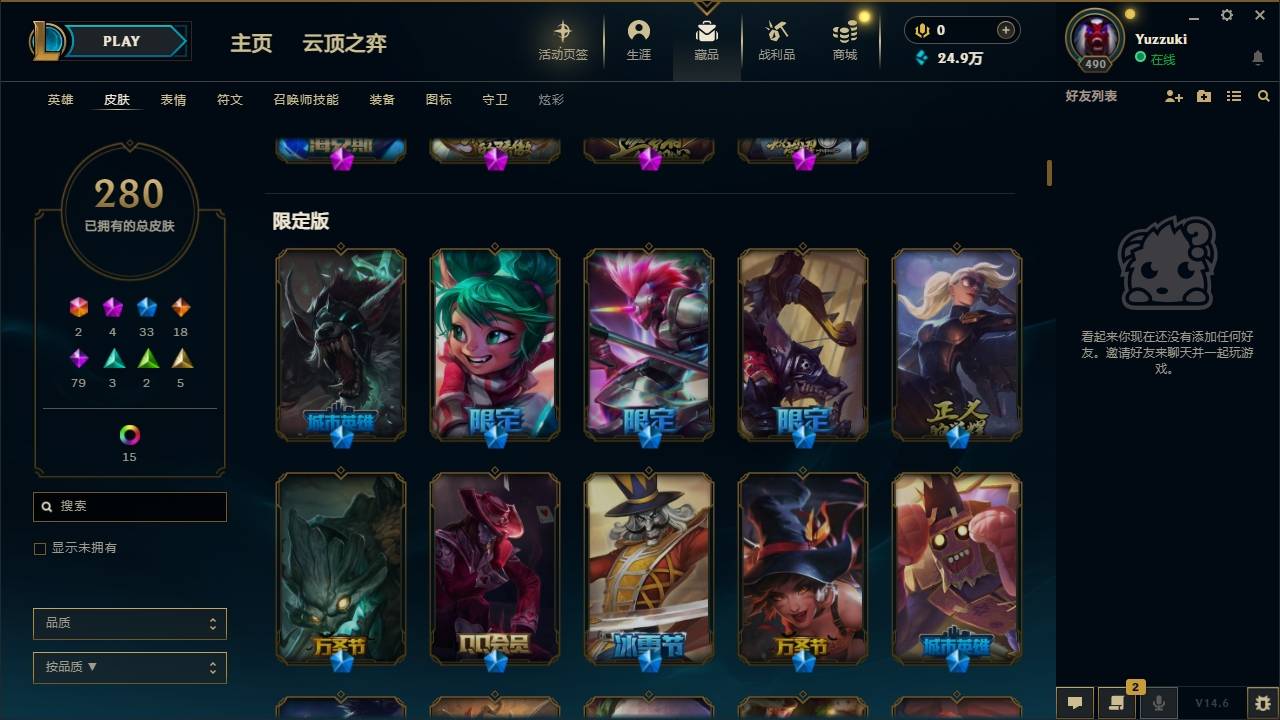This screenshot has height=720, width=1280.
Task: Open the 战利品 (Loot) icon
Action: tap(776, 40)
